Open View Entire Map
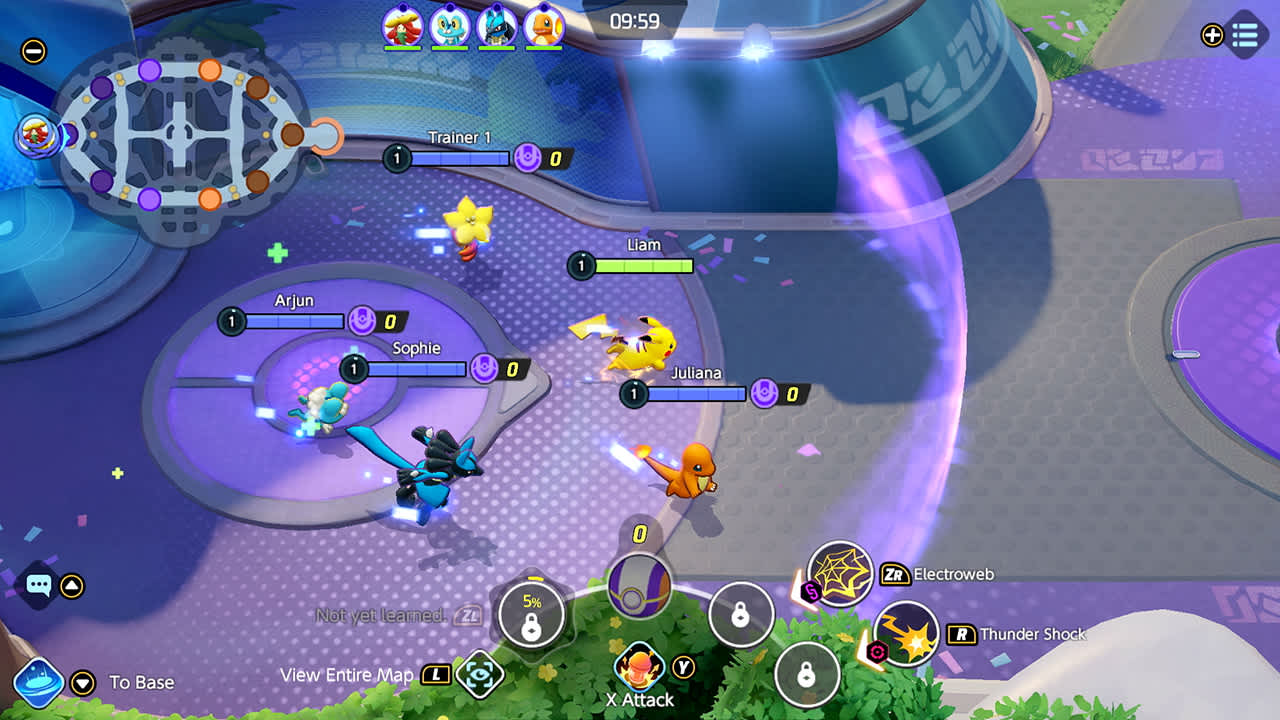1280x720 pixels. 482,675
